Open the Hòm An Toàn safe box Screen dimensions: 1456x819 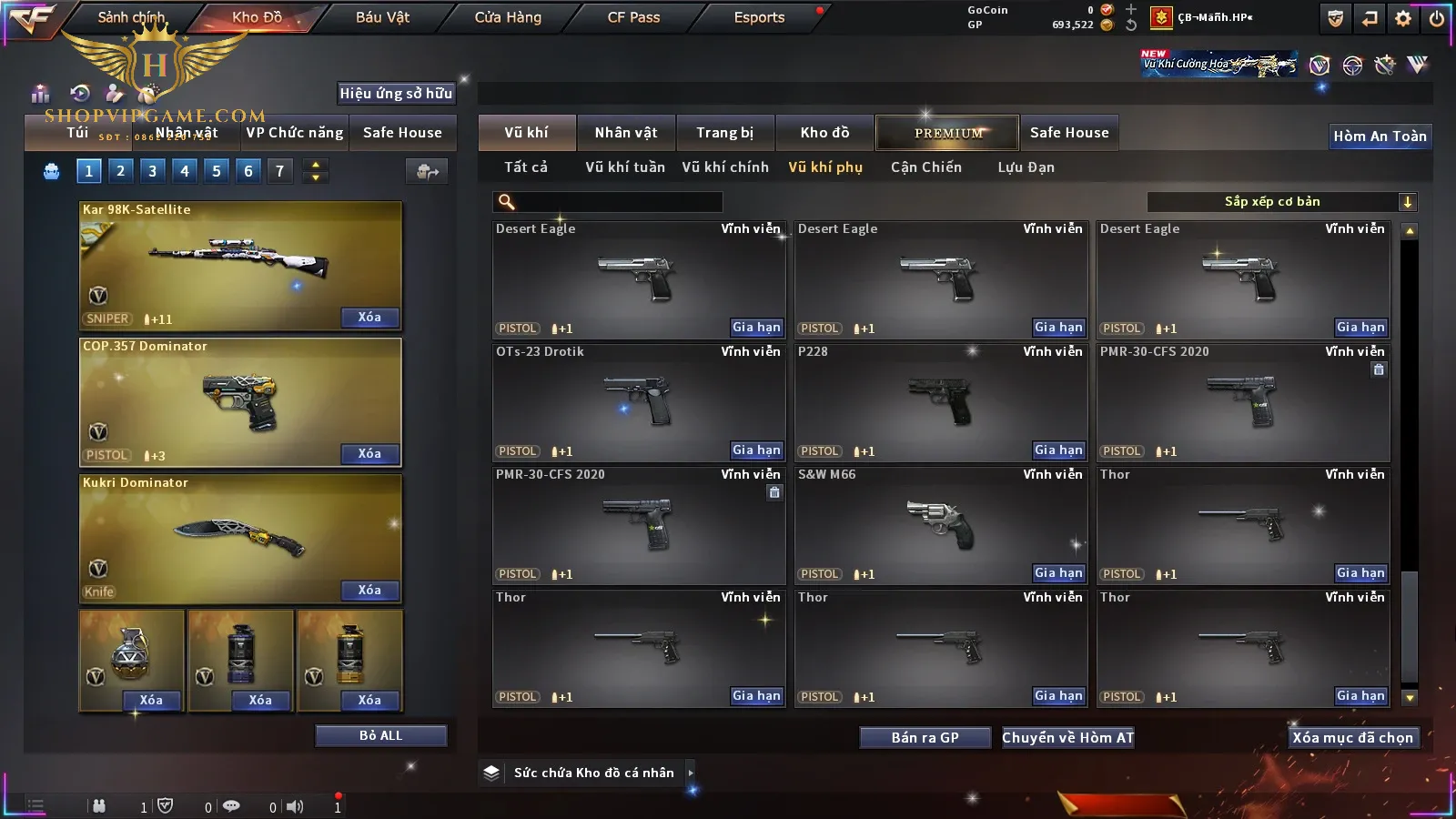1380,136
